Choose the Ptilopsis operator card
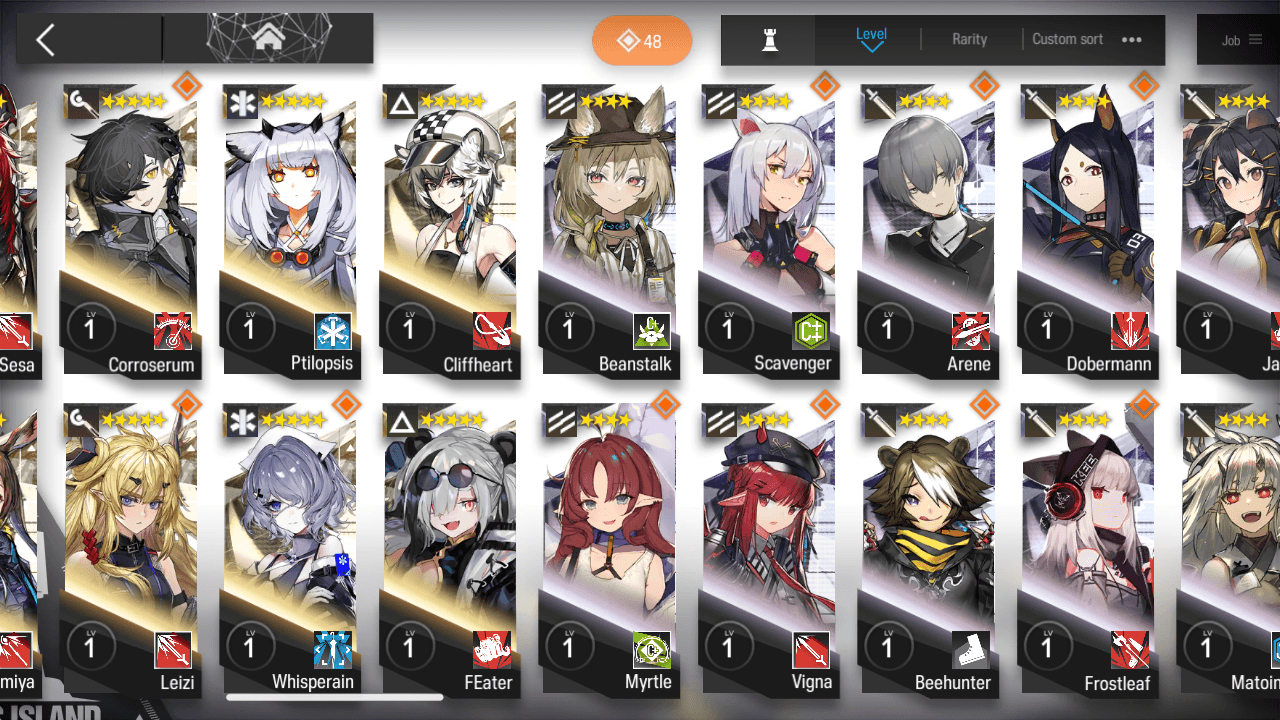The image size is (1280, 720). [290, 230]
